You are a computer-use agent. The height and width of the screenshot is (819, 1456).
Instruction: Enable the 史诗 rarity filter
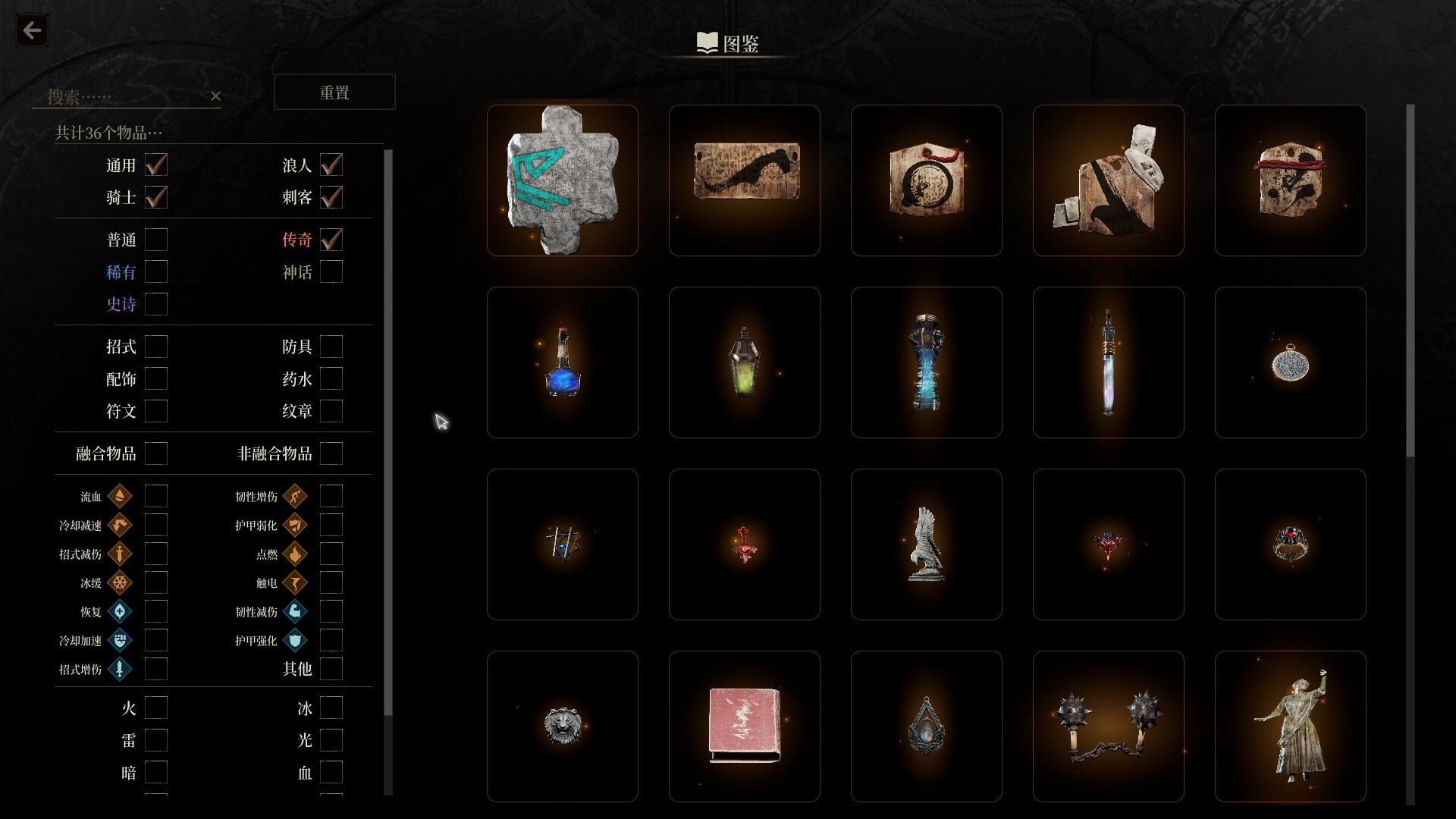(156, 303)
